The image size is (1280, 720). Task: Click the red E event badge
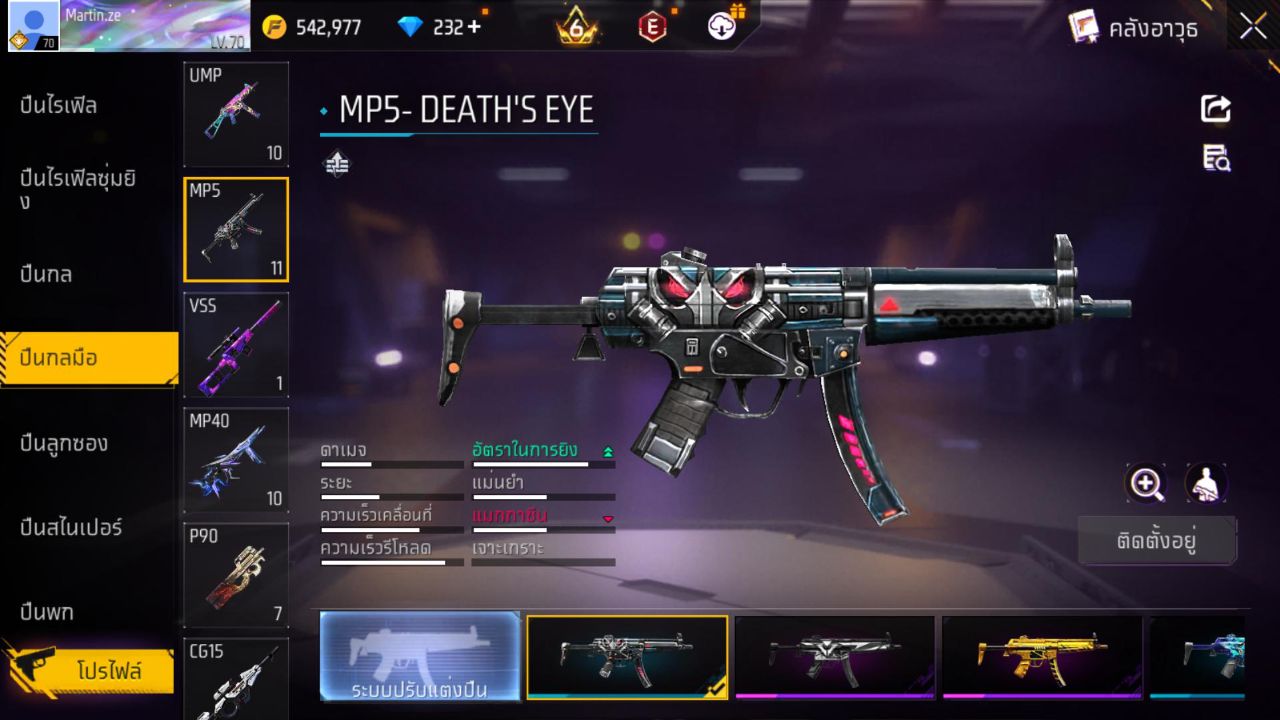point(652,27)
